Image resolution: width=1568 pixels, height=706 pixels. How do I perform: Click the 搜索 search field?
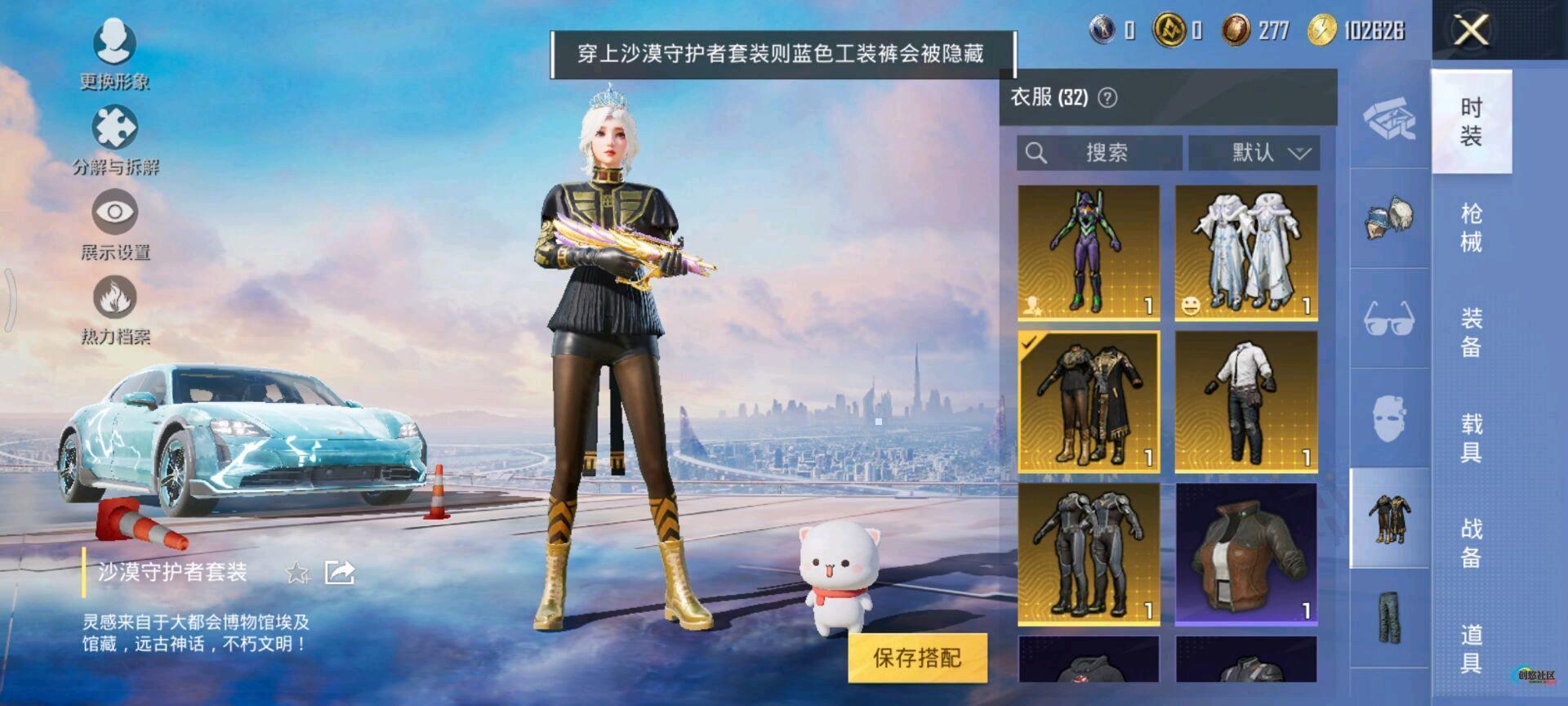point(1099,153)
